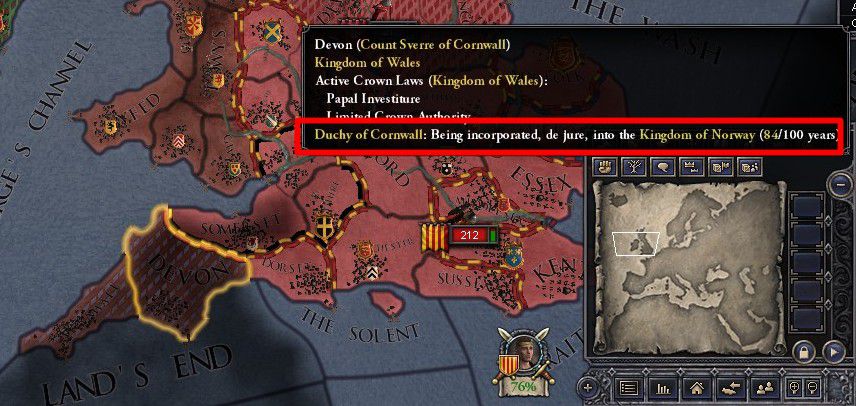Go to home capital with house button
The image size is (856, 406).
click(697, 387)
